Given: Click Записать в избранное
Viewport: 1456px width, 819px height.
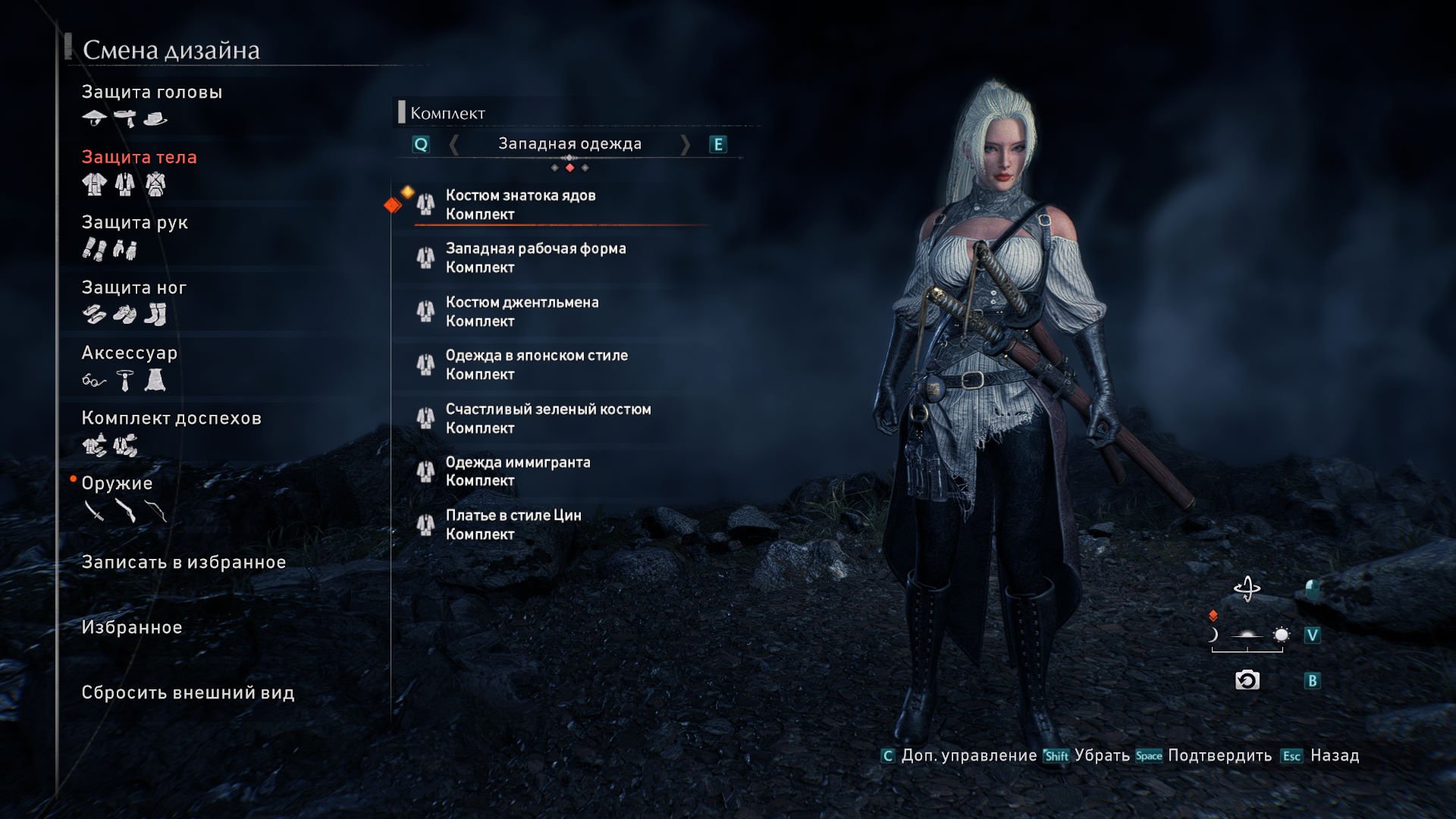Looking at the screenshot, I should click(184, 563).
